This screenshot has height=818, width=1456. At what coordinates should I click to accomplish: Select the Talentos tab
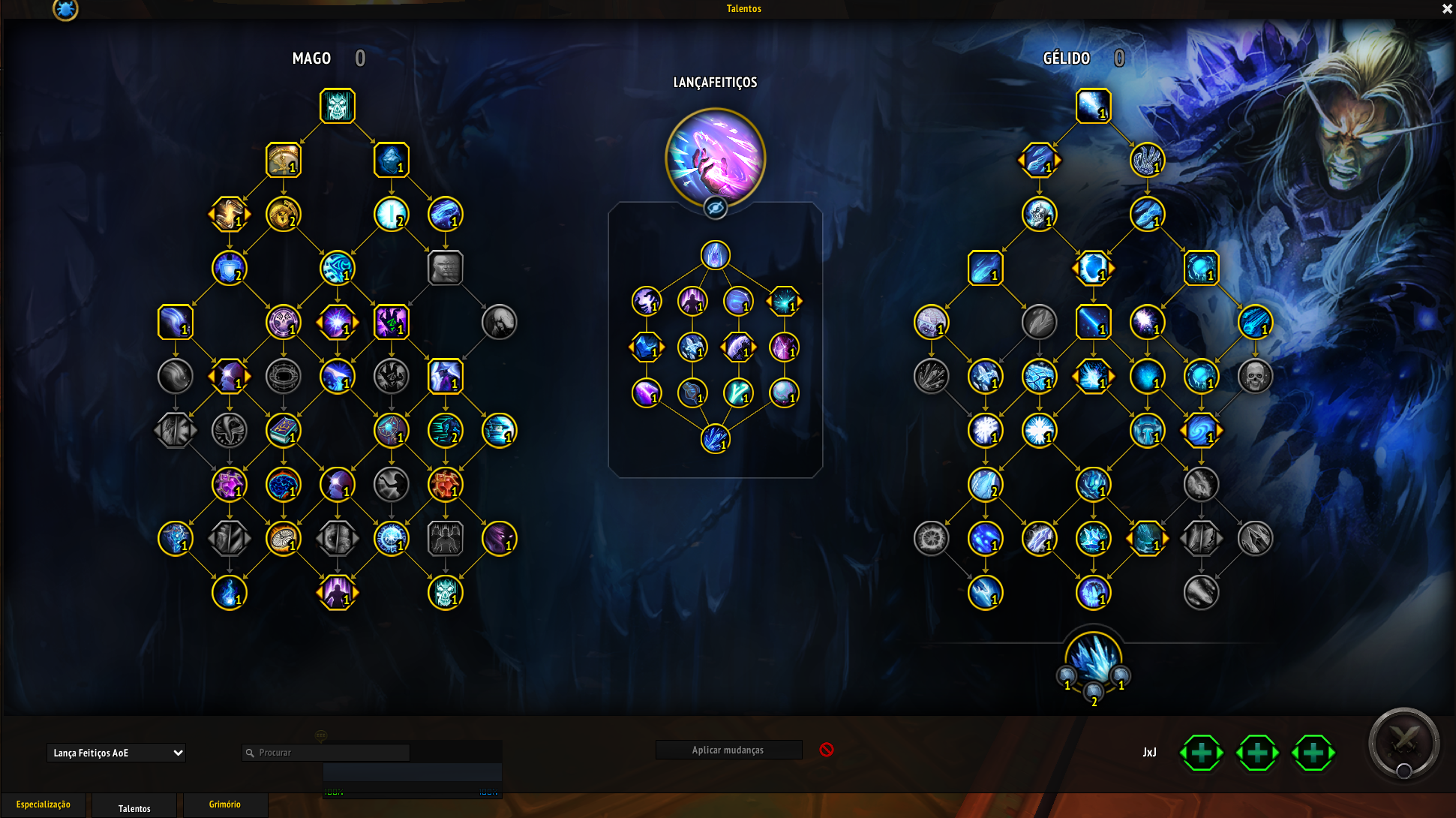coord(134,807)
